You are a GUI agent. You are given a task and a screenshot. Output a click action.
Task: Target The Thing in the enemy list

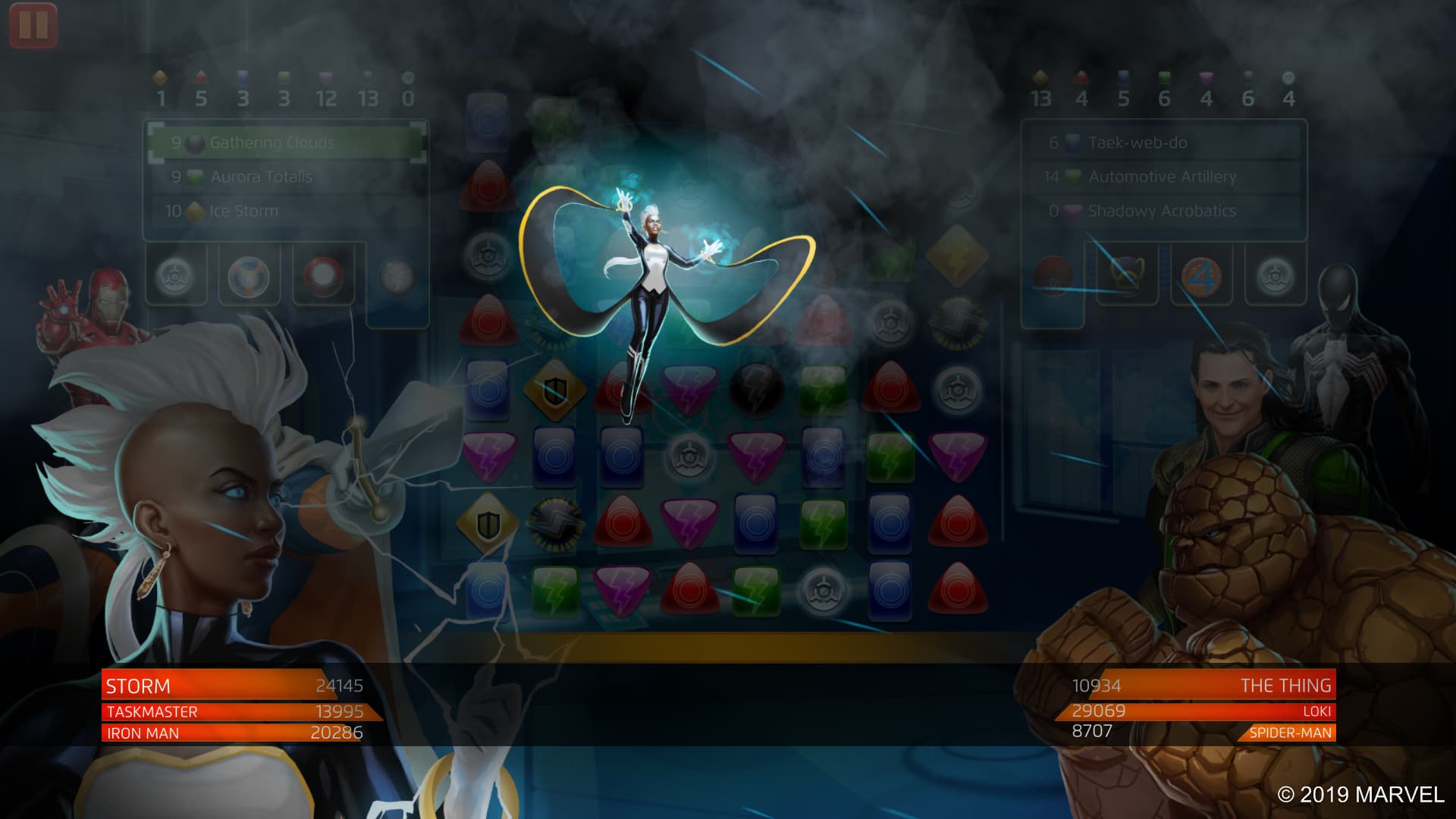1202,686
